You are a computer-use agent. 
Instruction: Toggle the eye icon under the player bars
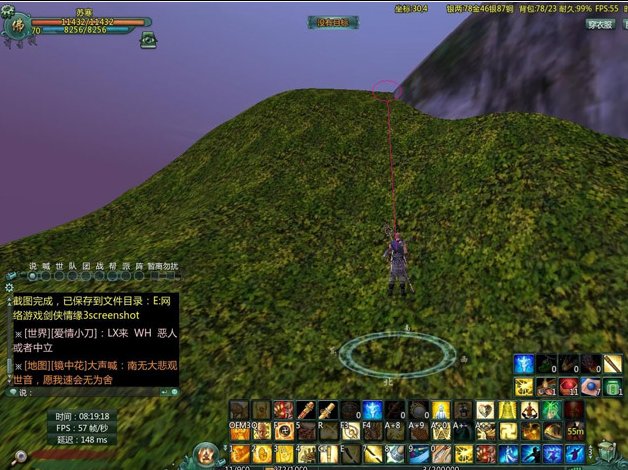pos(149,40)
